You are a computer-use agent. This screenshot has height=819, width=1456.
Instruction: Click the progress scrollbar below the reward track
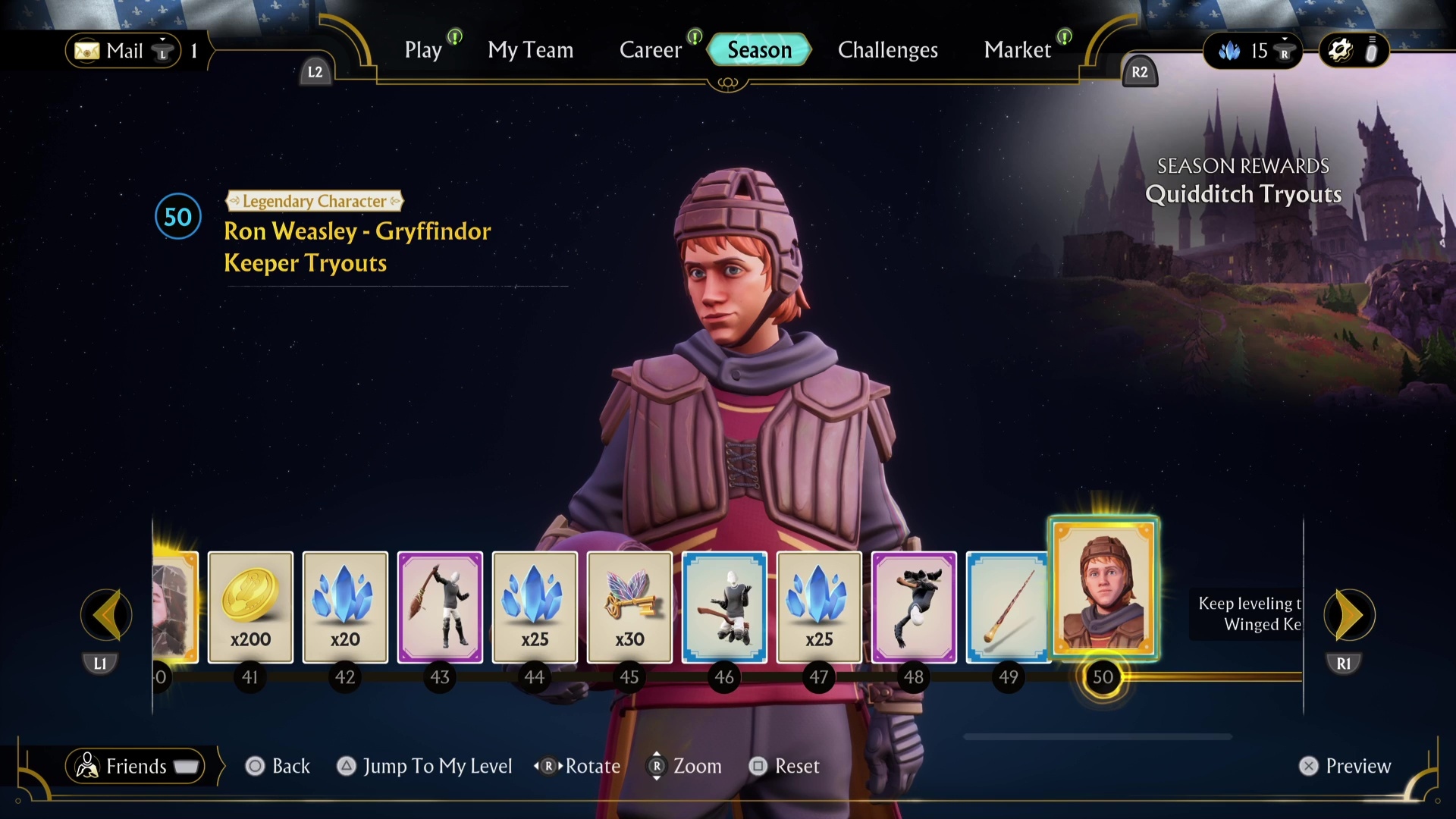click(x=1098, y=736)
